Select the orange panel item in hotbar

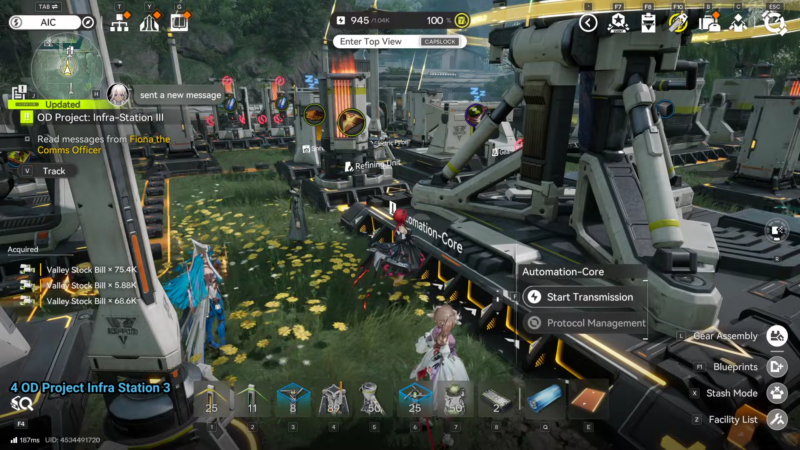click(x=588, y=398)
